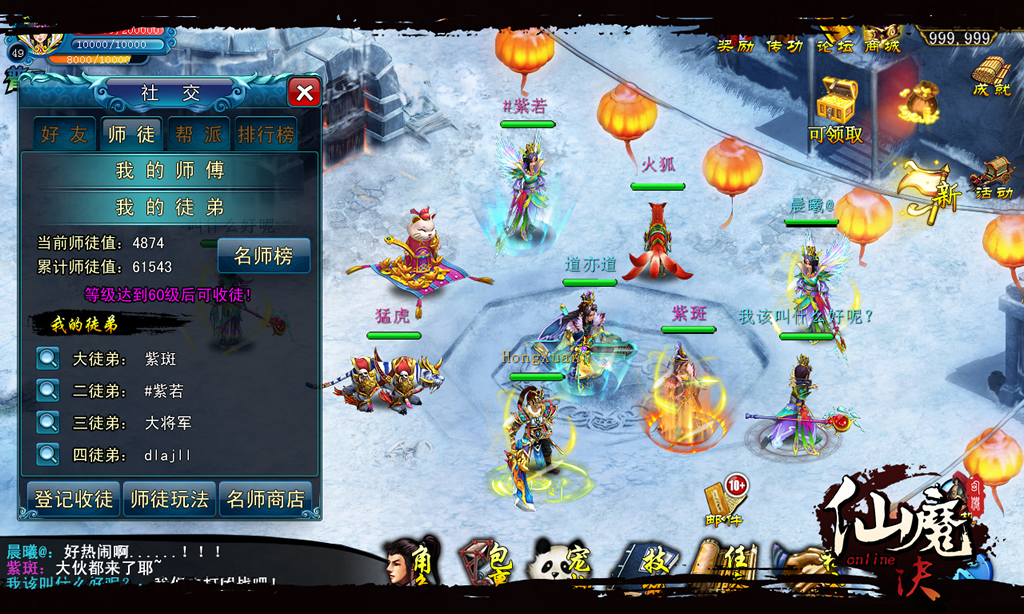Inspect first disciple 紫班 with magnifier
Viewport: 1024px width, 614px height.
[48, 358]
